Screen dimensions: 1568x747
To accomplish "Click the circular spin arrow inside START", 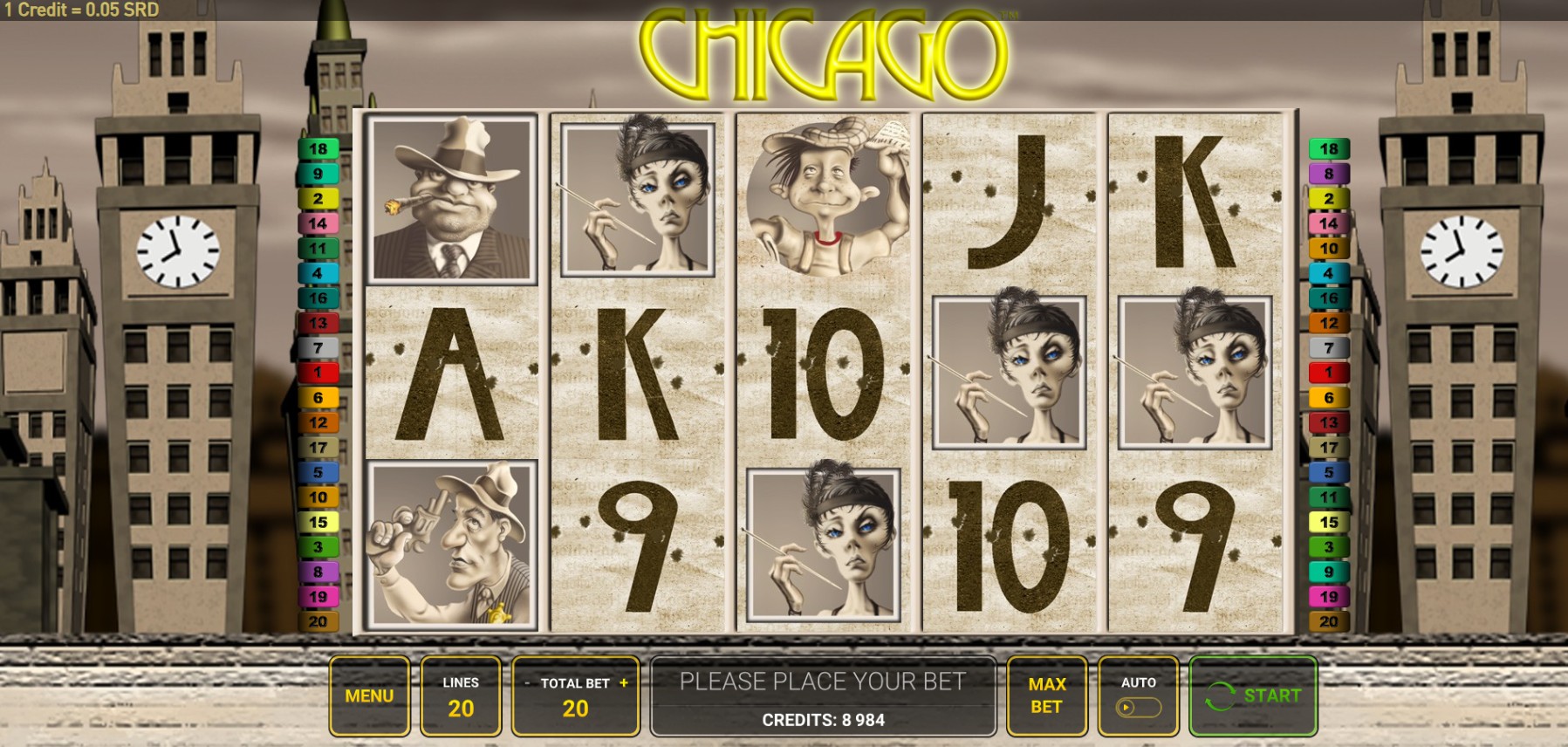I will point(1221,696).
